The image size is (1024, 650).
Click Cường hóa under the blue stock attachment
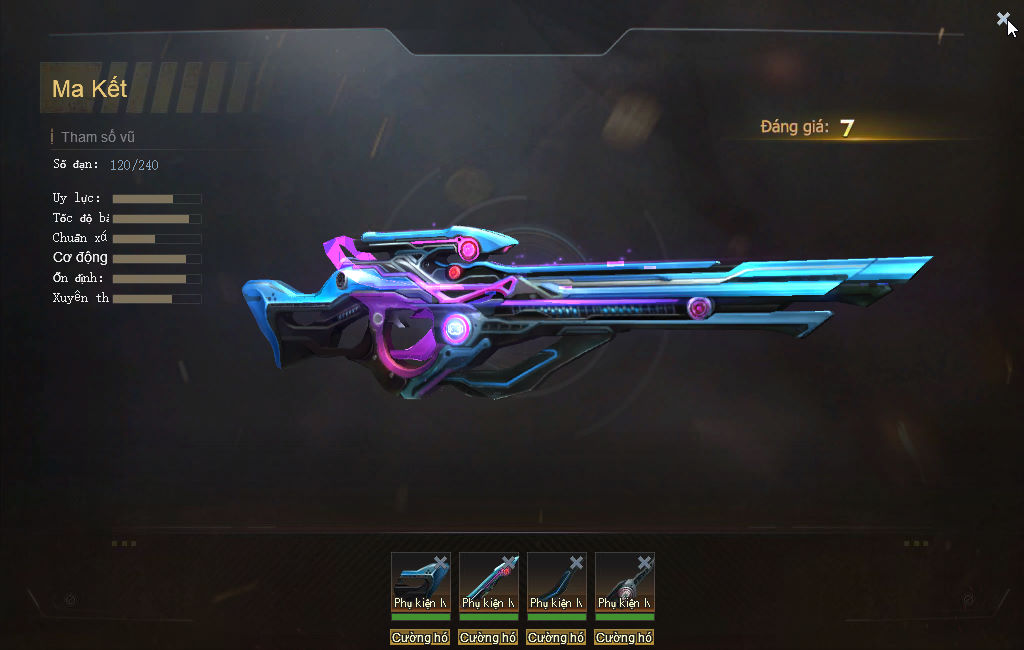pyautogui.click(x=420, y=637)
